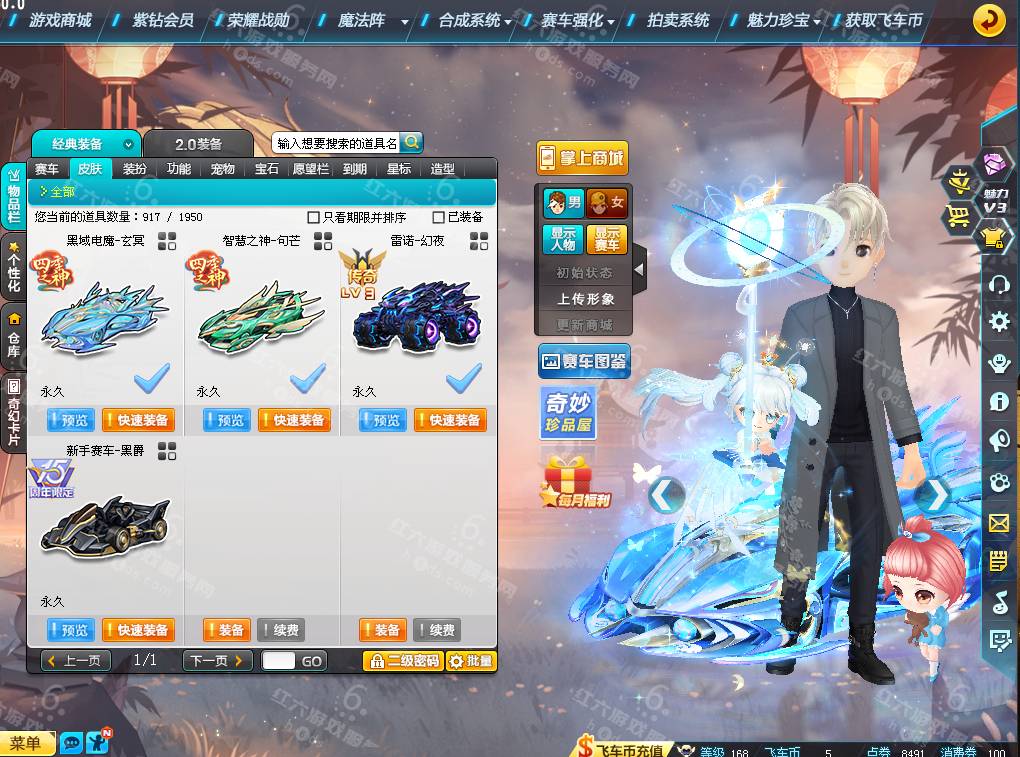Toggle the 已装备 checkbox
This screenshot has width=1020, height=757.
(438, 217)
